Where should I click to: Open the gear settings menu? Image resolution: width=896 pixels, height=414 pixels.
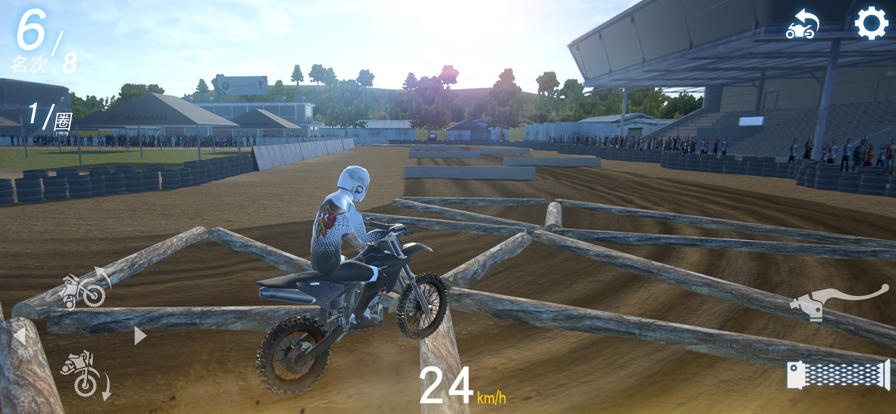click(x=870, y=23)
